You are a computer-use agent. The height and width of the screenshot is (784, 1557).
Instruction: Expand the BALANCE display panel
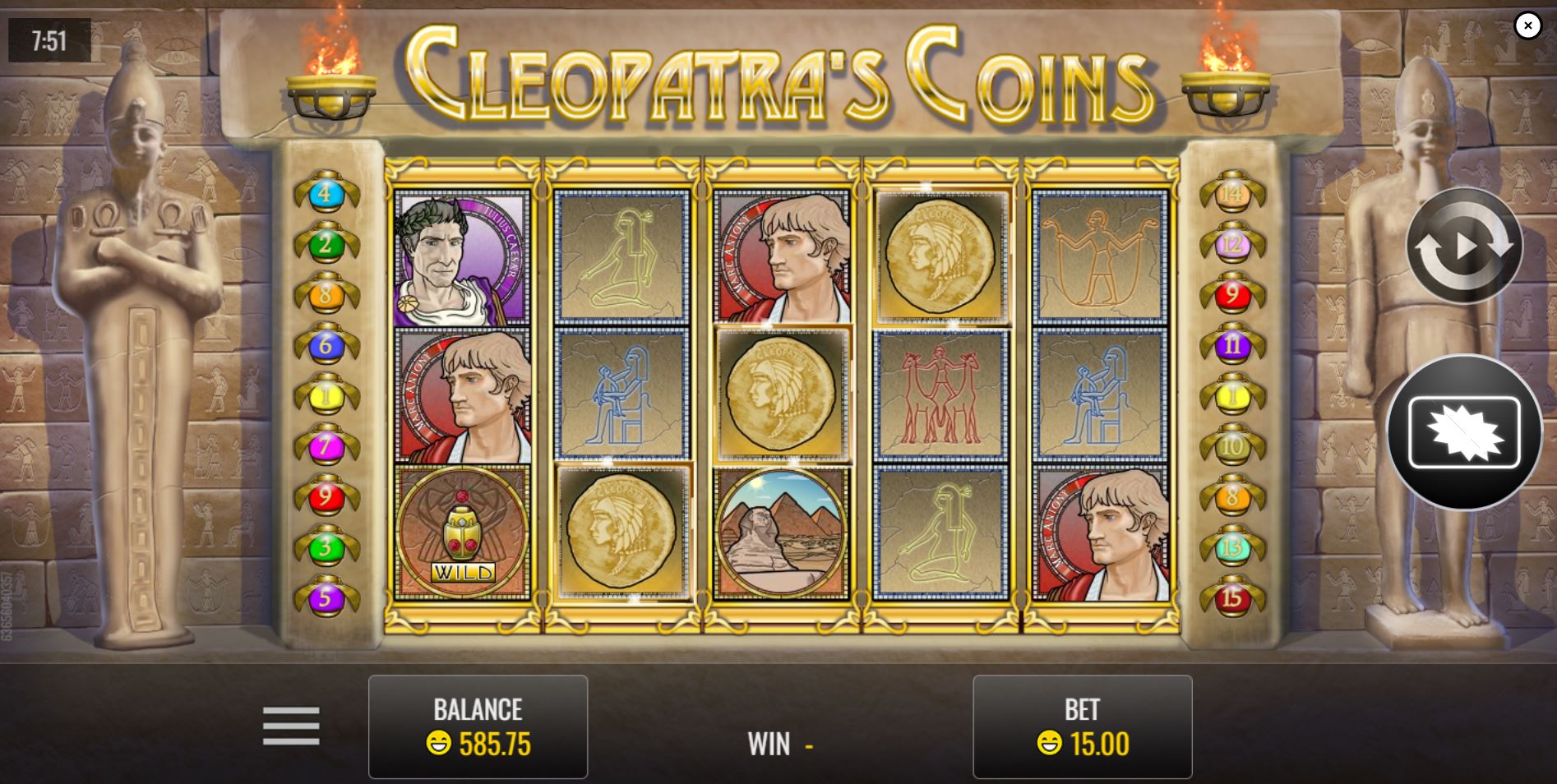click(478, 726)
